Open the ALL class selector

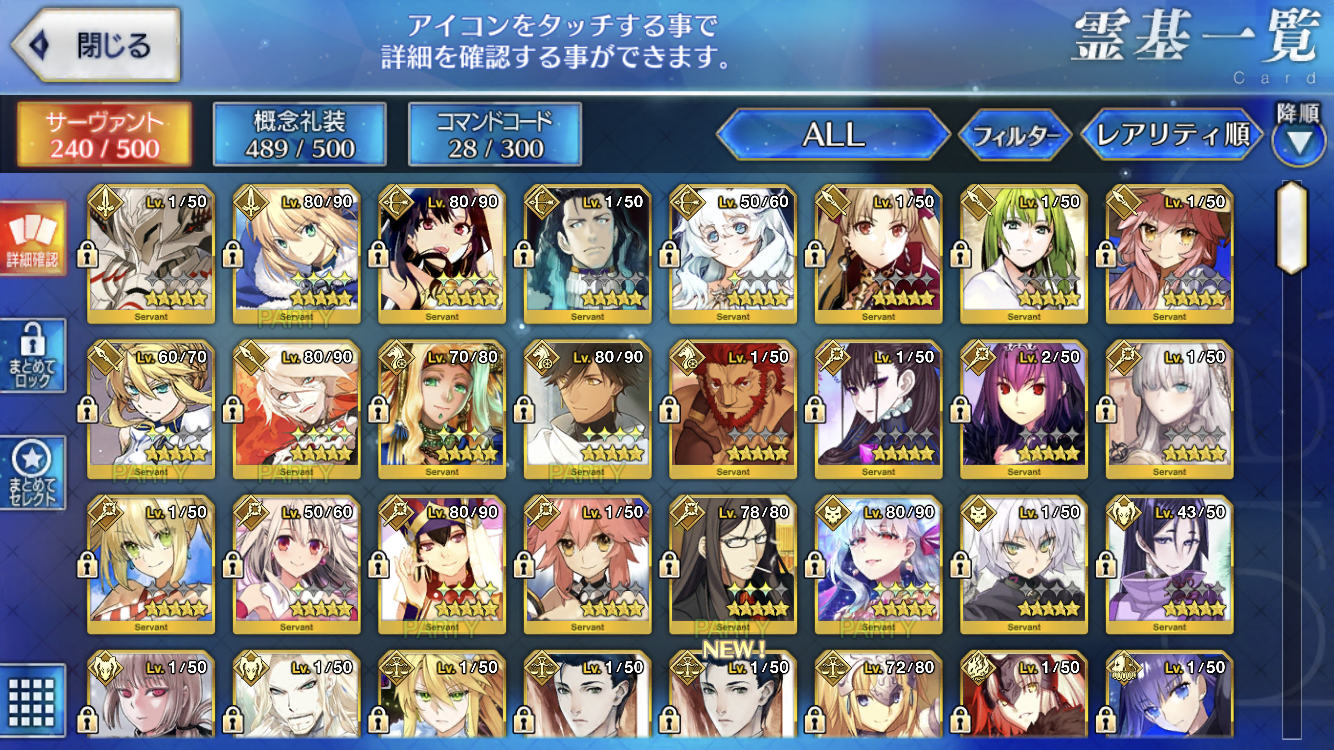pos(833,134)
